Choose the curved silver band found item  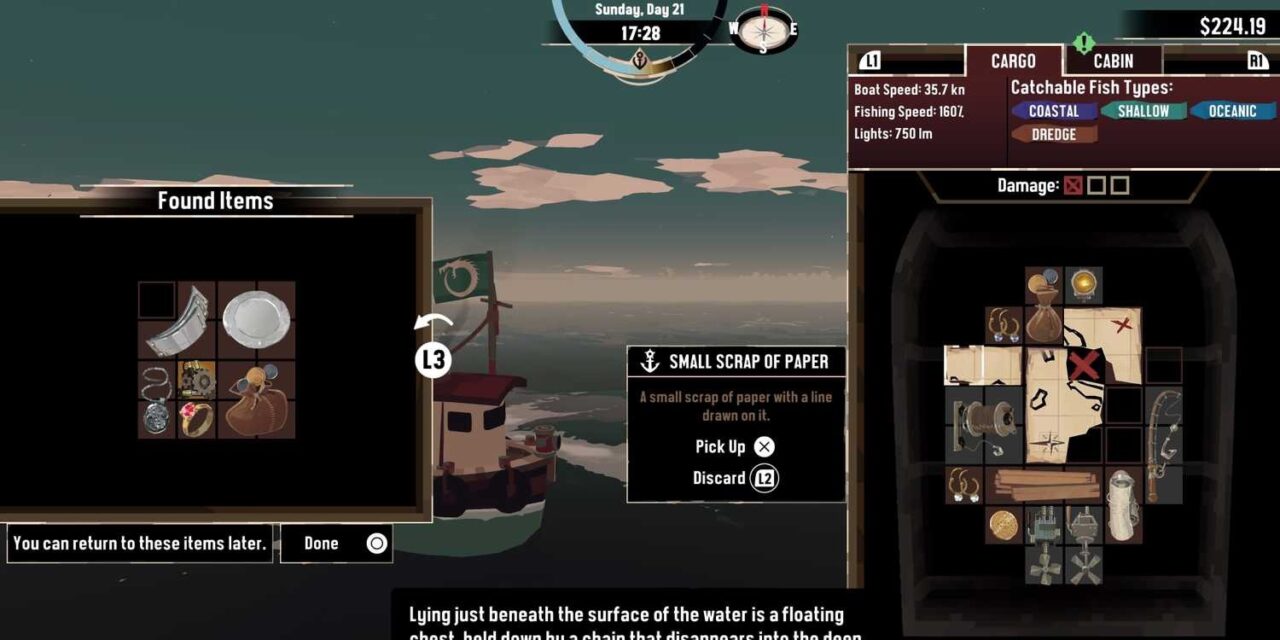pos(180,322)
